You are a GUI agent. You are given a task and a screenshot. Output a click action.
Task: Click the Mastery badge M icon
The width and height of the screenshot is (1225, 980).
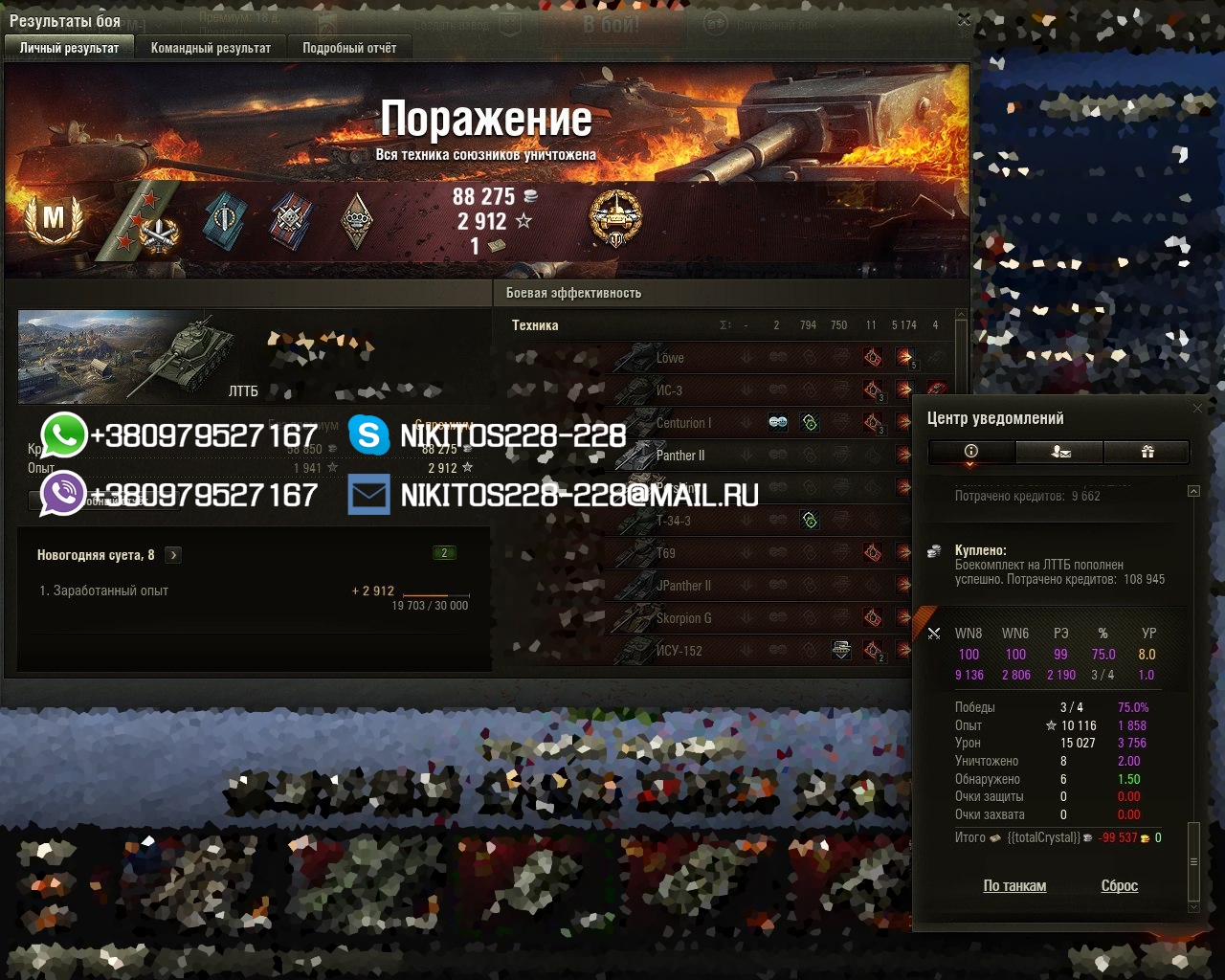click(54, 218)
